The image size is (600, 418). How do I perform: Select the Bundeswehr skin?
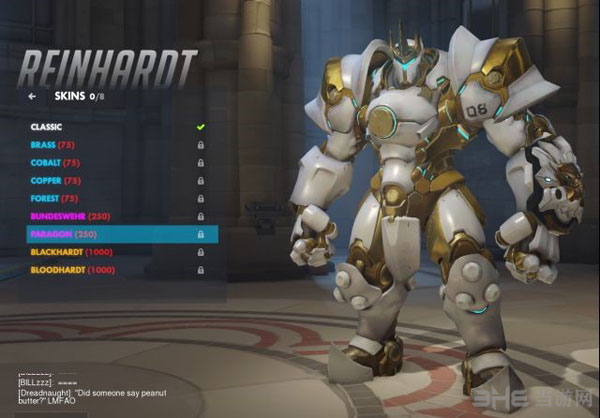pyautogui.click(x=70, y=217)
